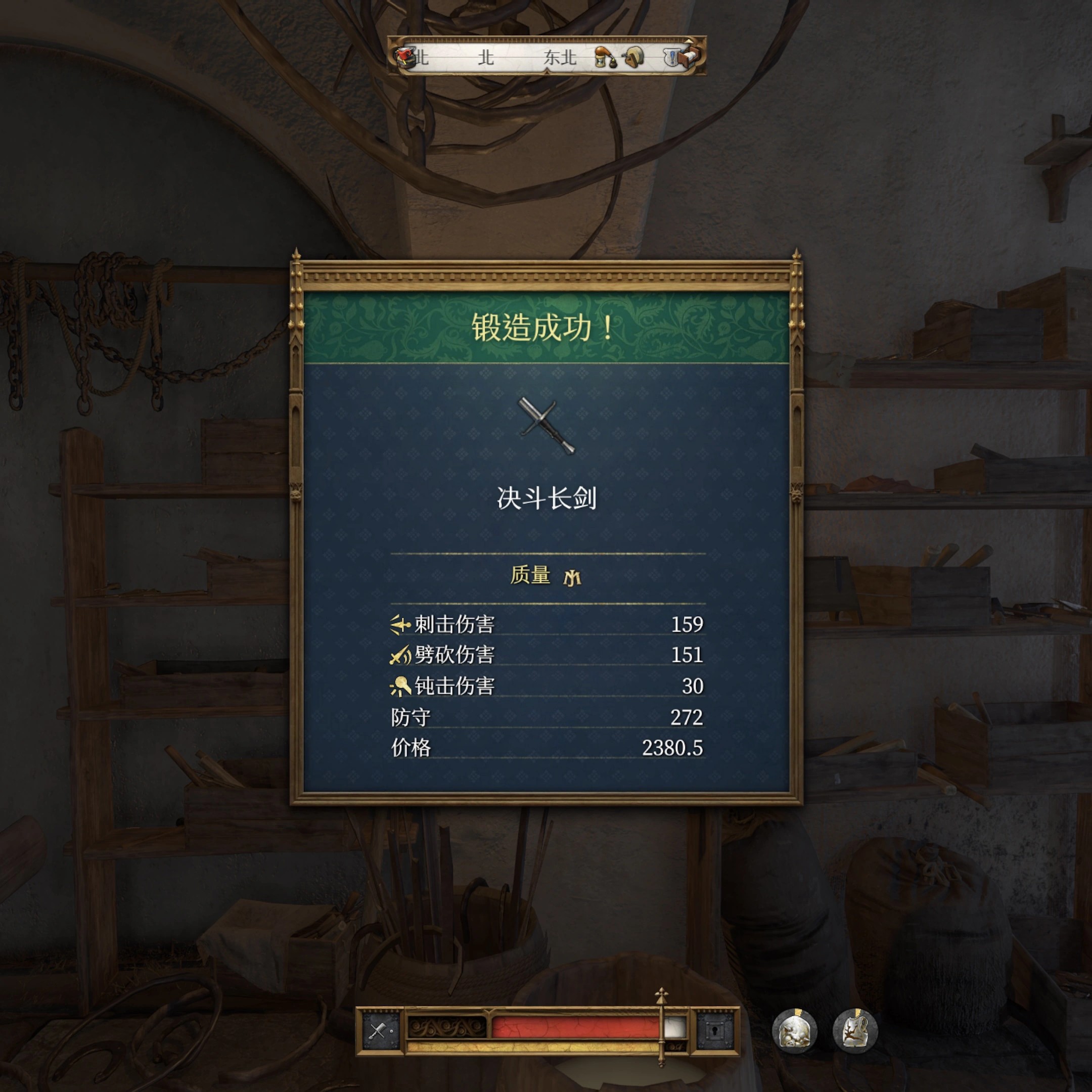Click the bed marker on the compass
Image resolution: width=1092 pixels, height=1092 pixels.
pyautogui.click(x=689, y=56)
